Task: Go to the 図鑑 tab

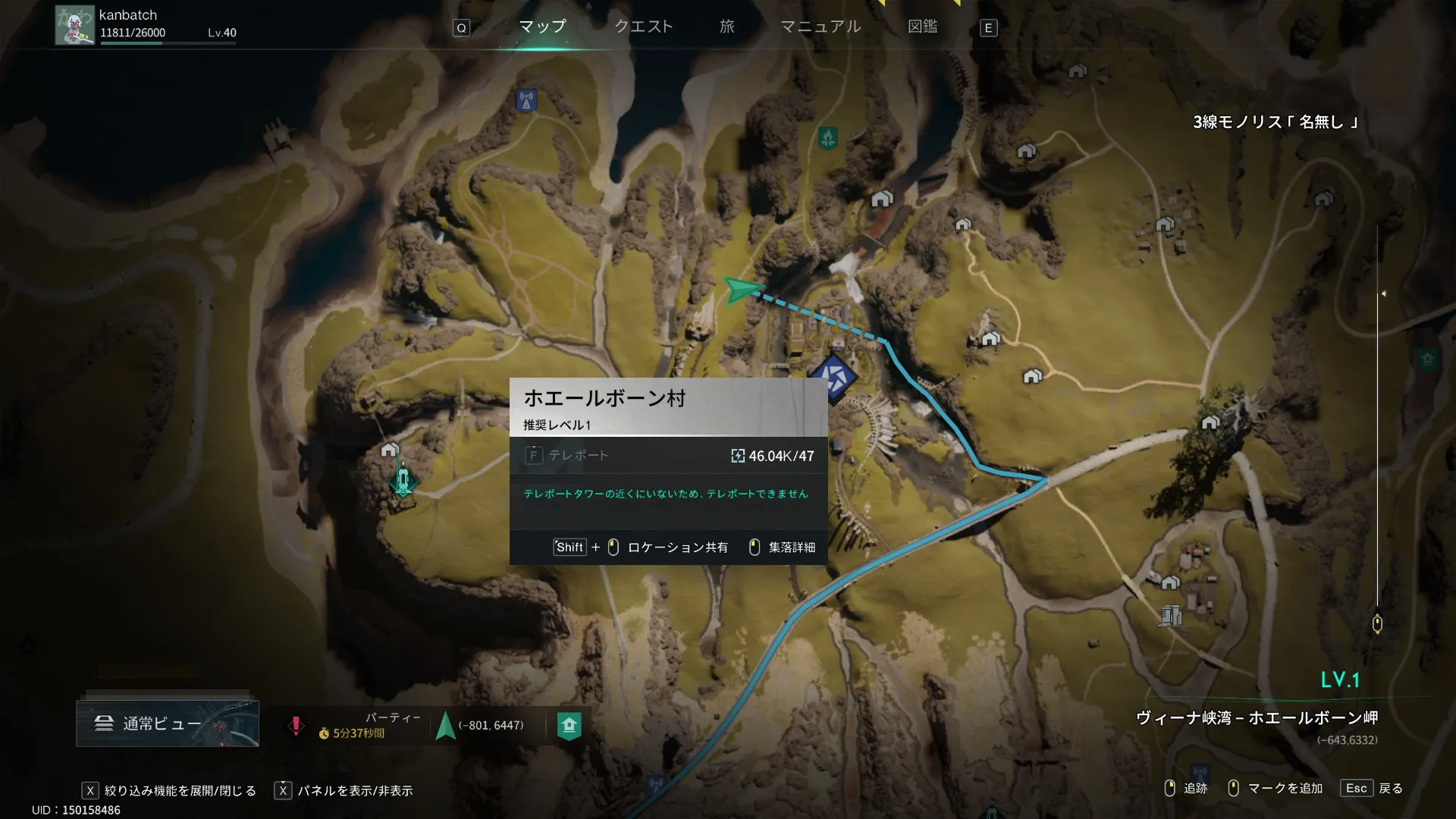Action: pos(922,27)
